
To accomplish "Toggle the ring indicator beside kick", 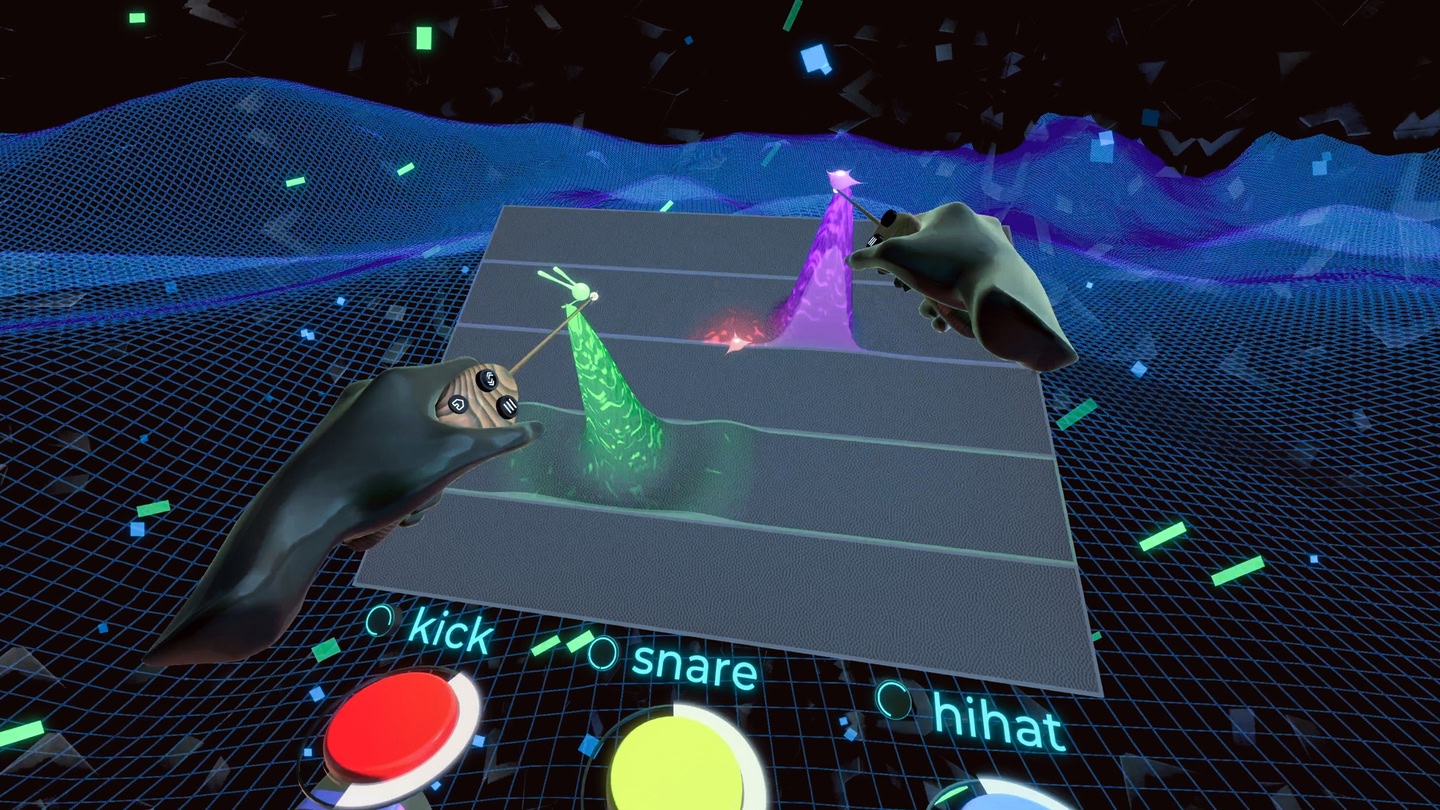I will 379,619.
